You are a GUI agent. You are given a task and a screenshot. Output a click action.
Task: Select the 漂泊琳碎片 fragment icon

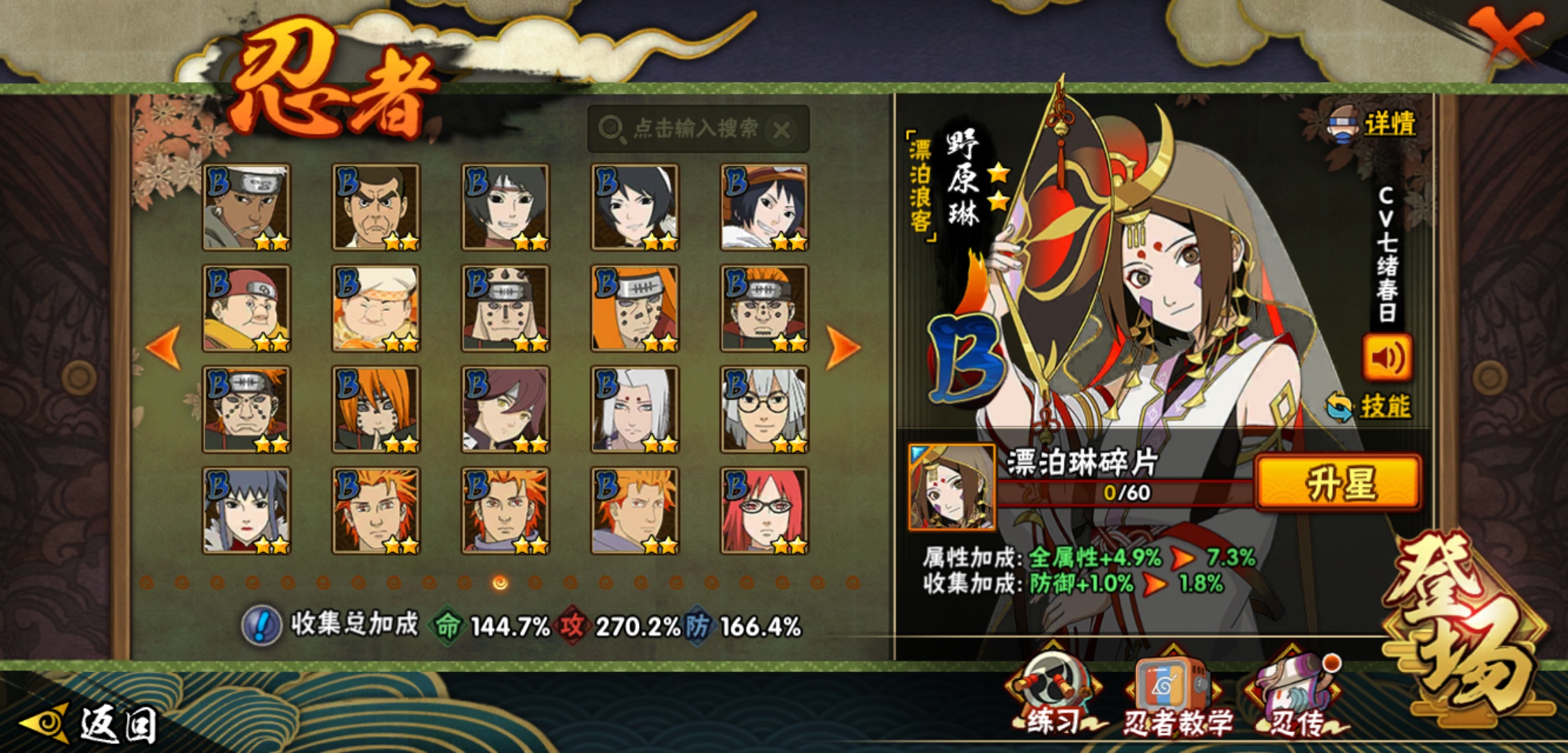(x=952, y=487)
